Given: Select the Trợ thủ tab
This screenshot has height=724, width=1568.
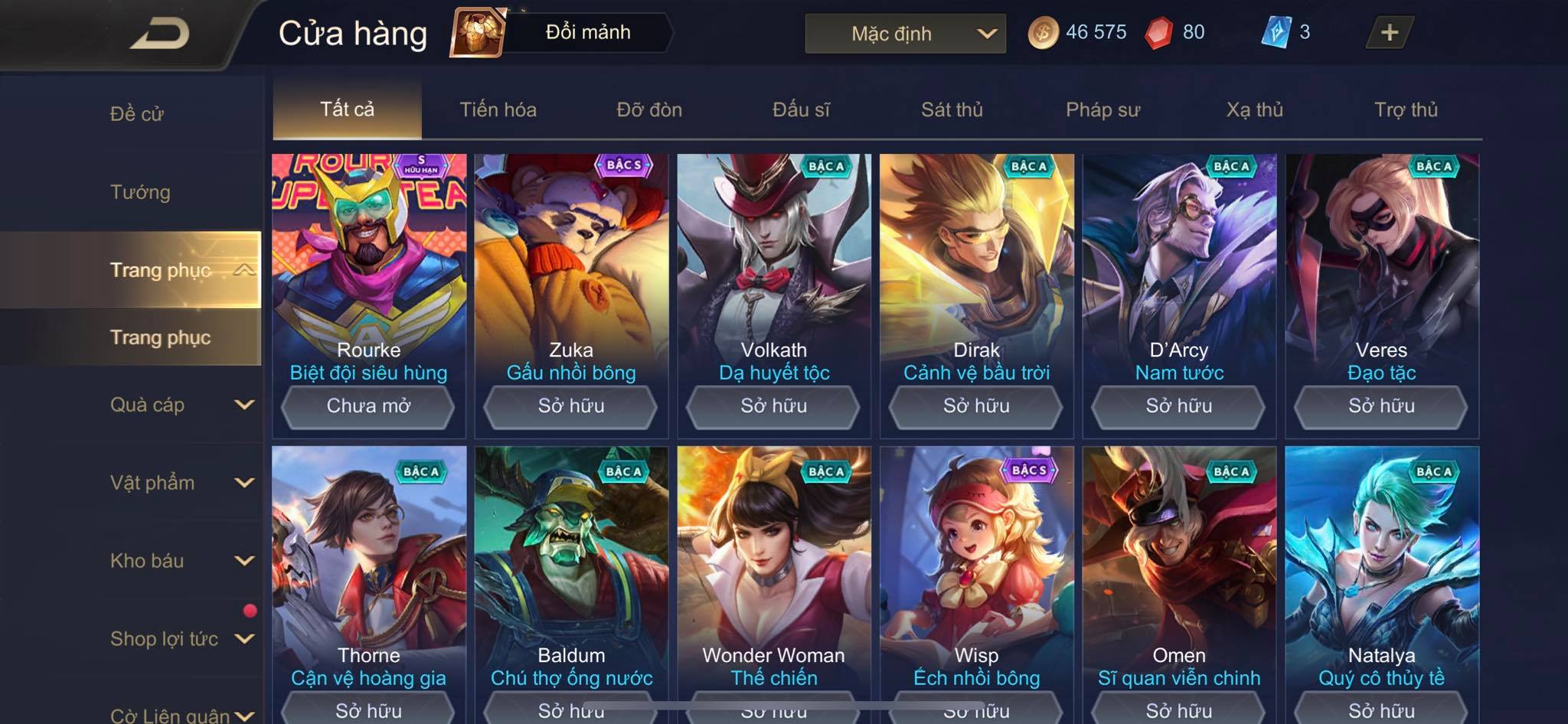Looking at the screenshot, I should [x=1406, y=109].
